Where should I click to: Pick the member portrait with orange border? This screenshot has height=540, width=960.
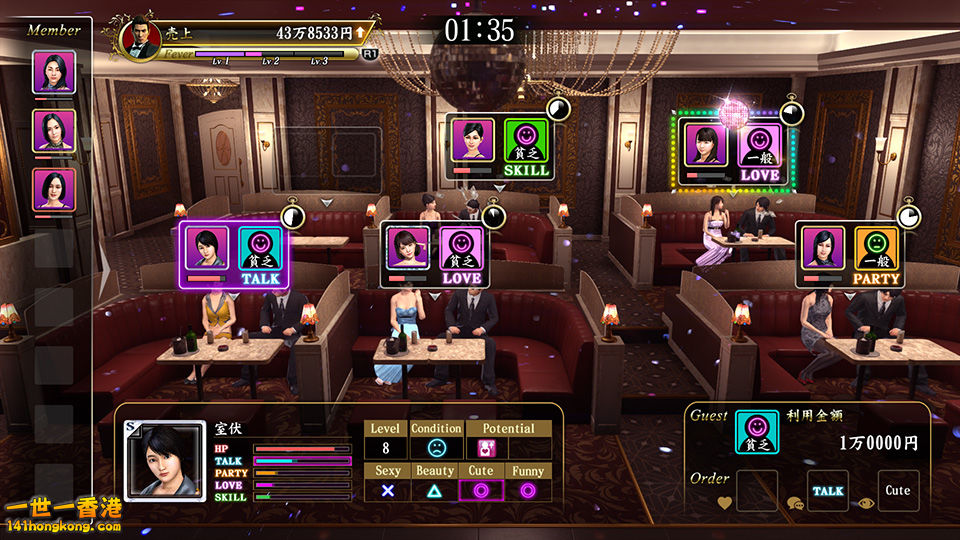pyautogui.click(x=54, y=189)
